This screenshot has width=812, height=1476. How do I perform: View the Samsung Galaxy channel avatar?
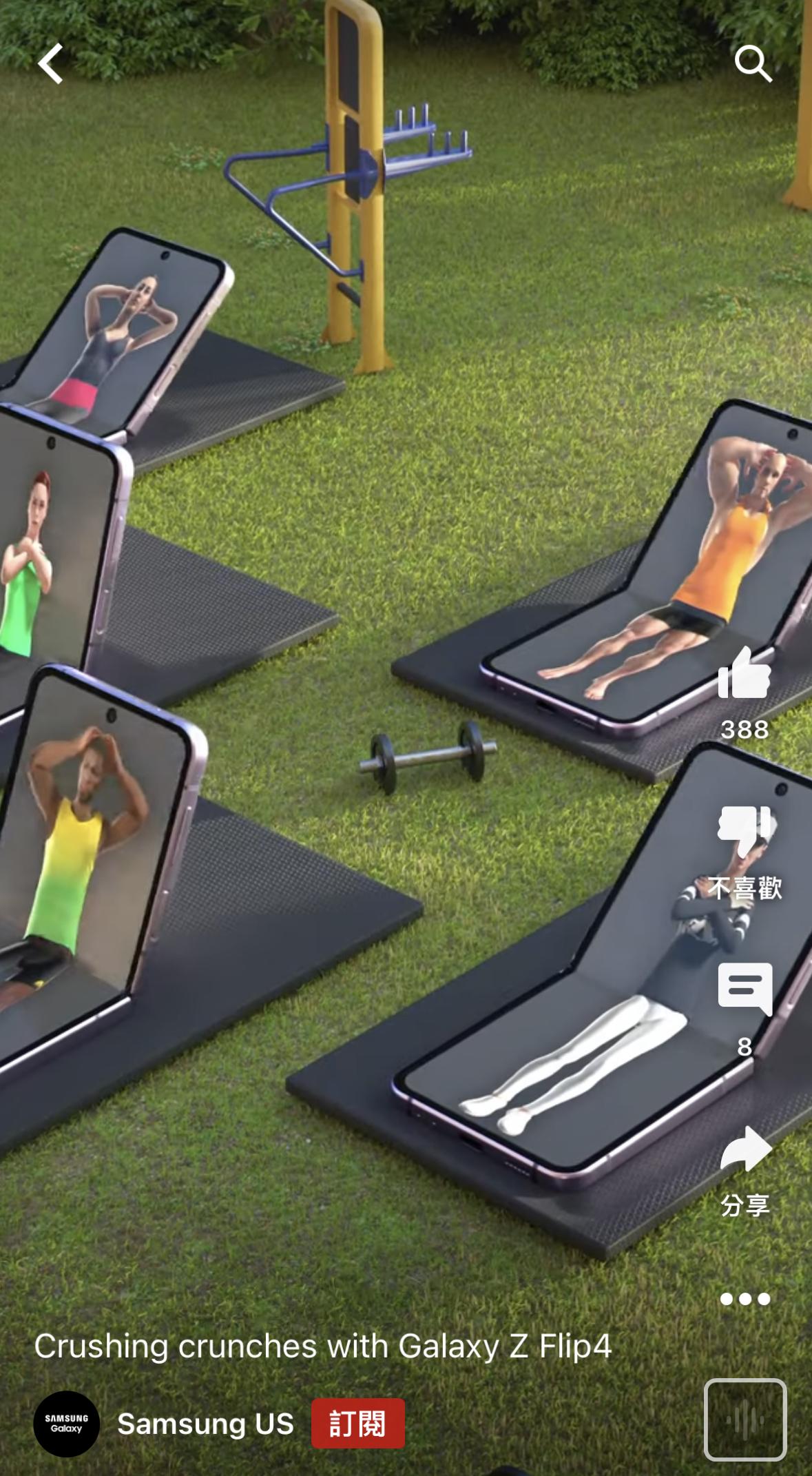67,1424
